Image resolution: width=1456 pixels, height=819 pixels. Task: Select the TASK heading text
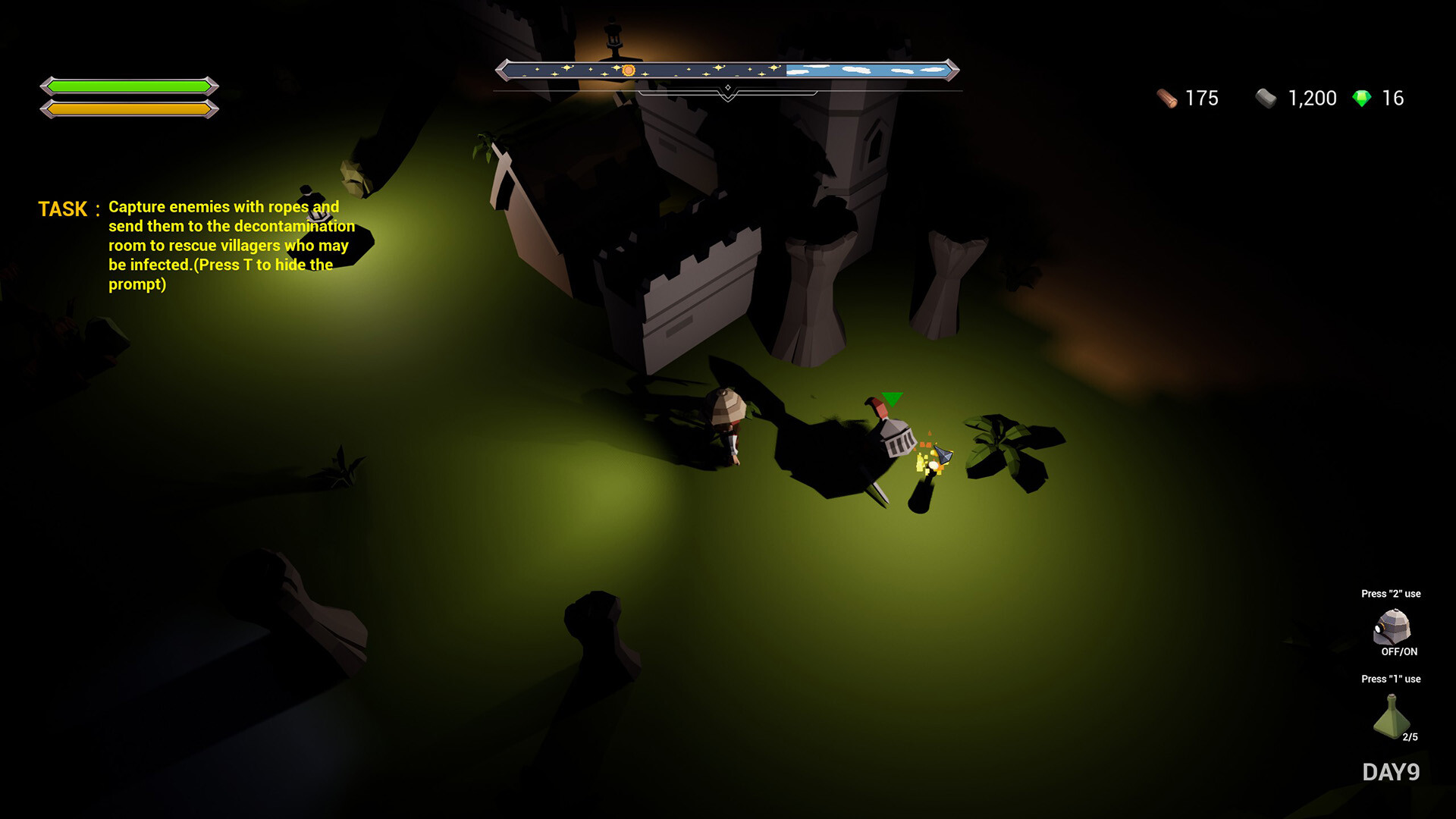64,209
